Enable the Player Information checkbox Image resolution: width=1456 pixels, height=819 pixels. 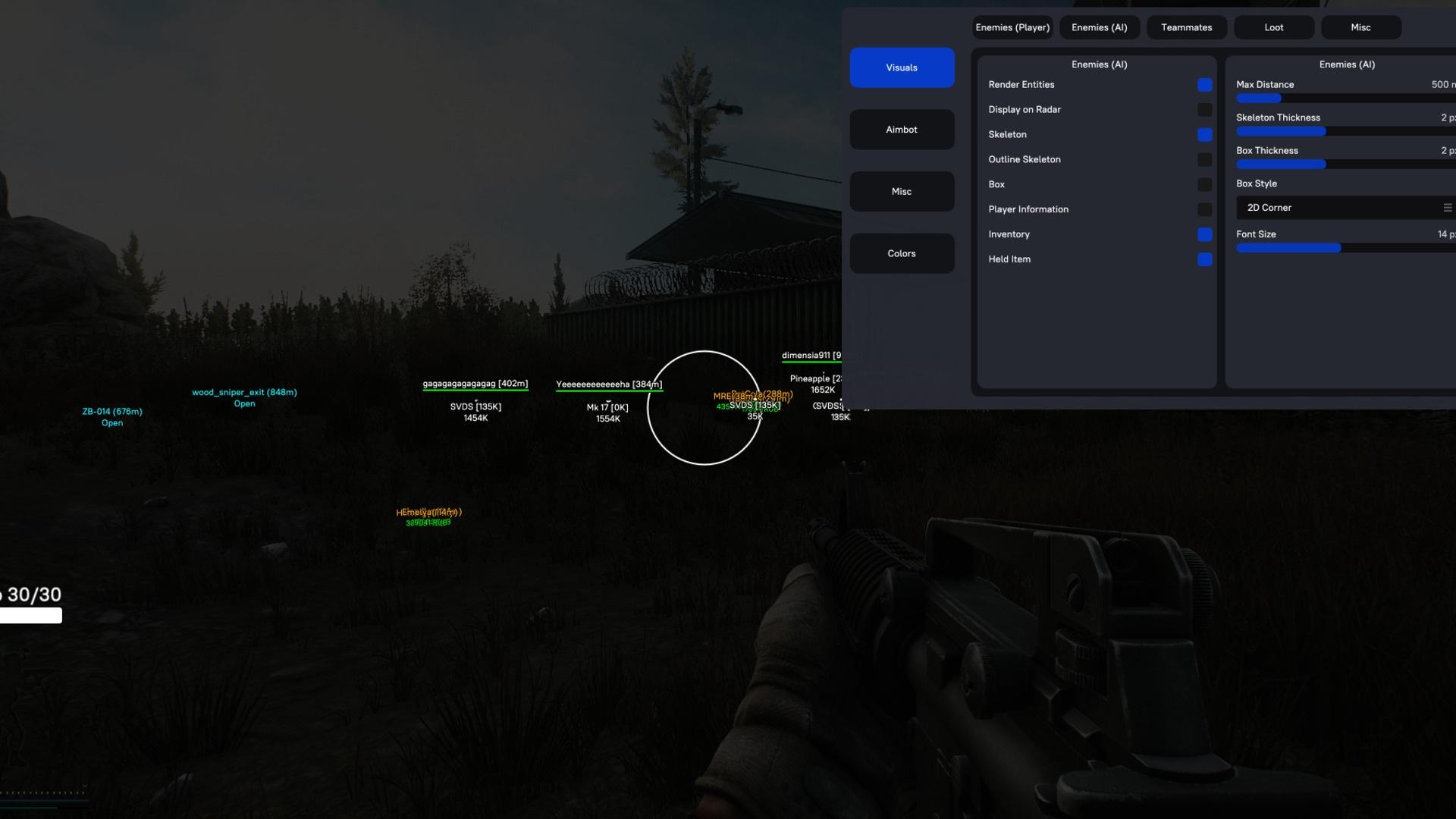pyautogui.click(x=1204, y=209)
